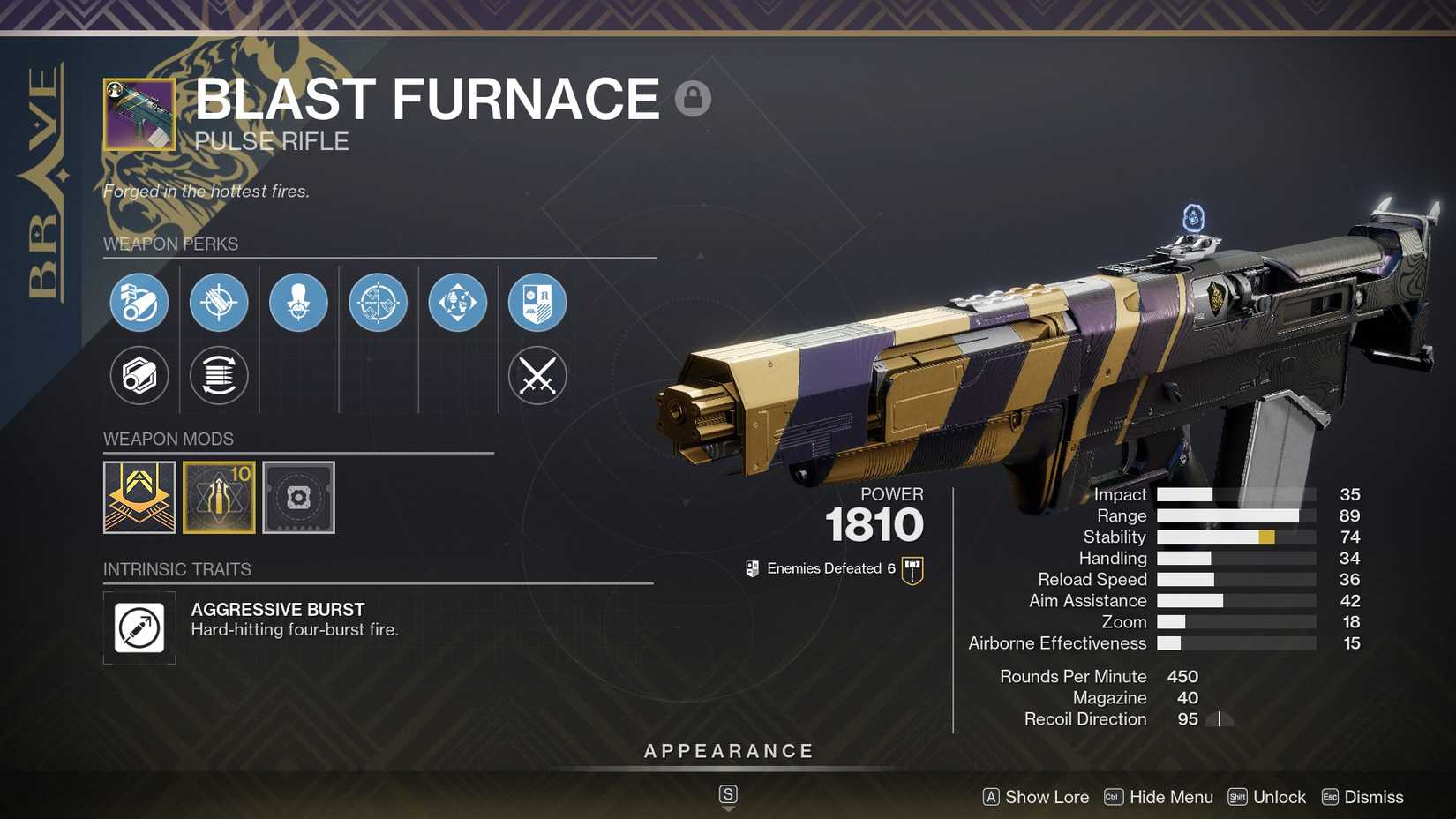Dismiss the weapon details screen
Screen dimensions: 1456x819
[x=1374, y=796]
